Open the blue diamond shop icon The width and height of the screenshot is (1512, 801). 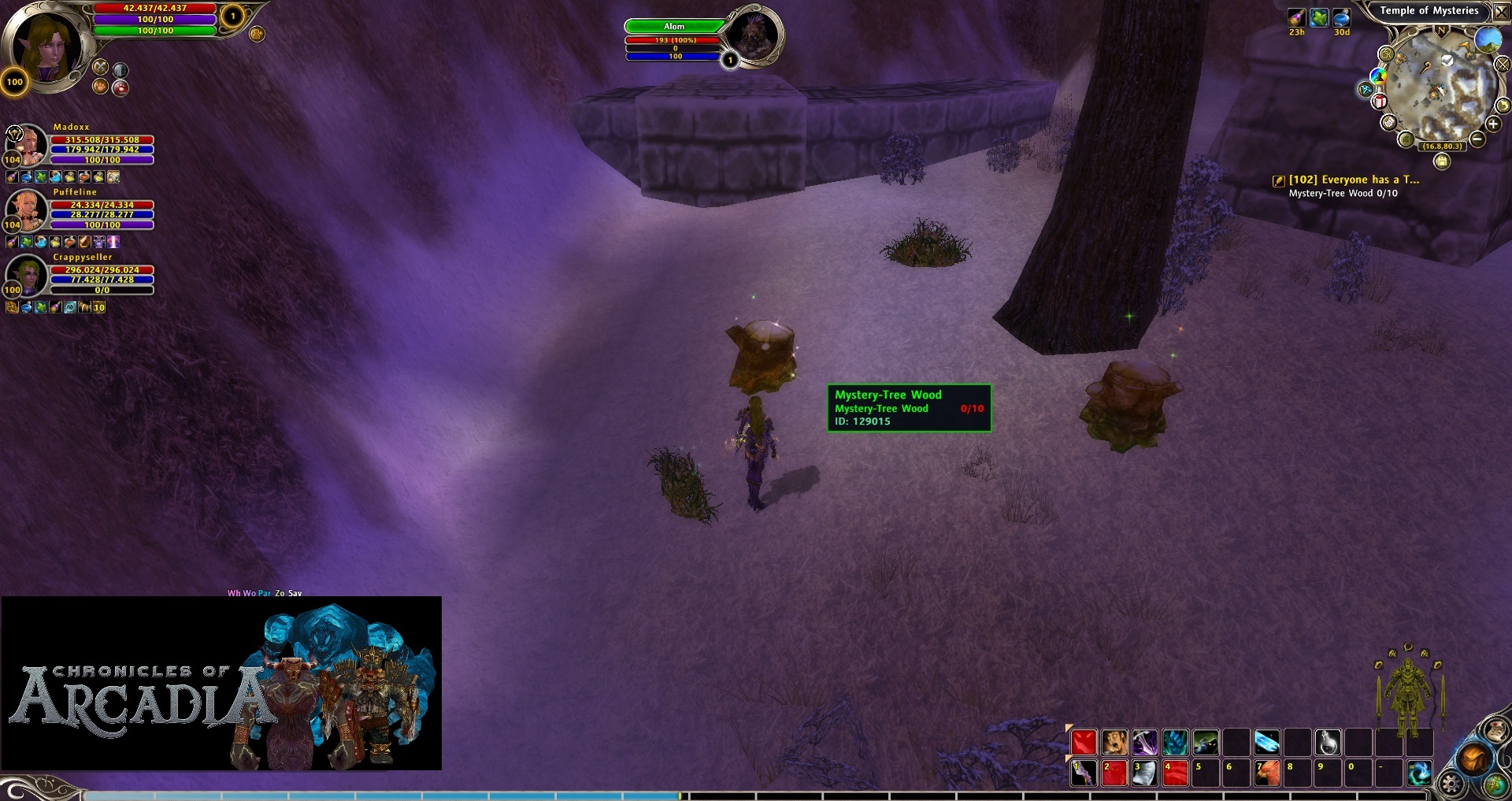(x=1366, y=89)
